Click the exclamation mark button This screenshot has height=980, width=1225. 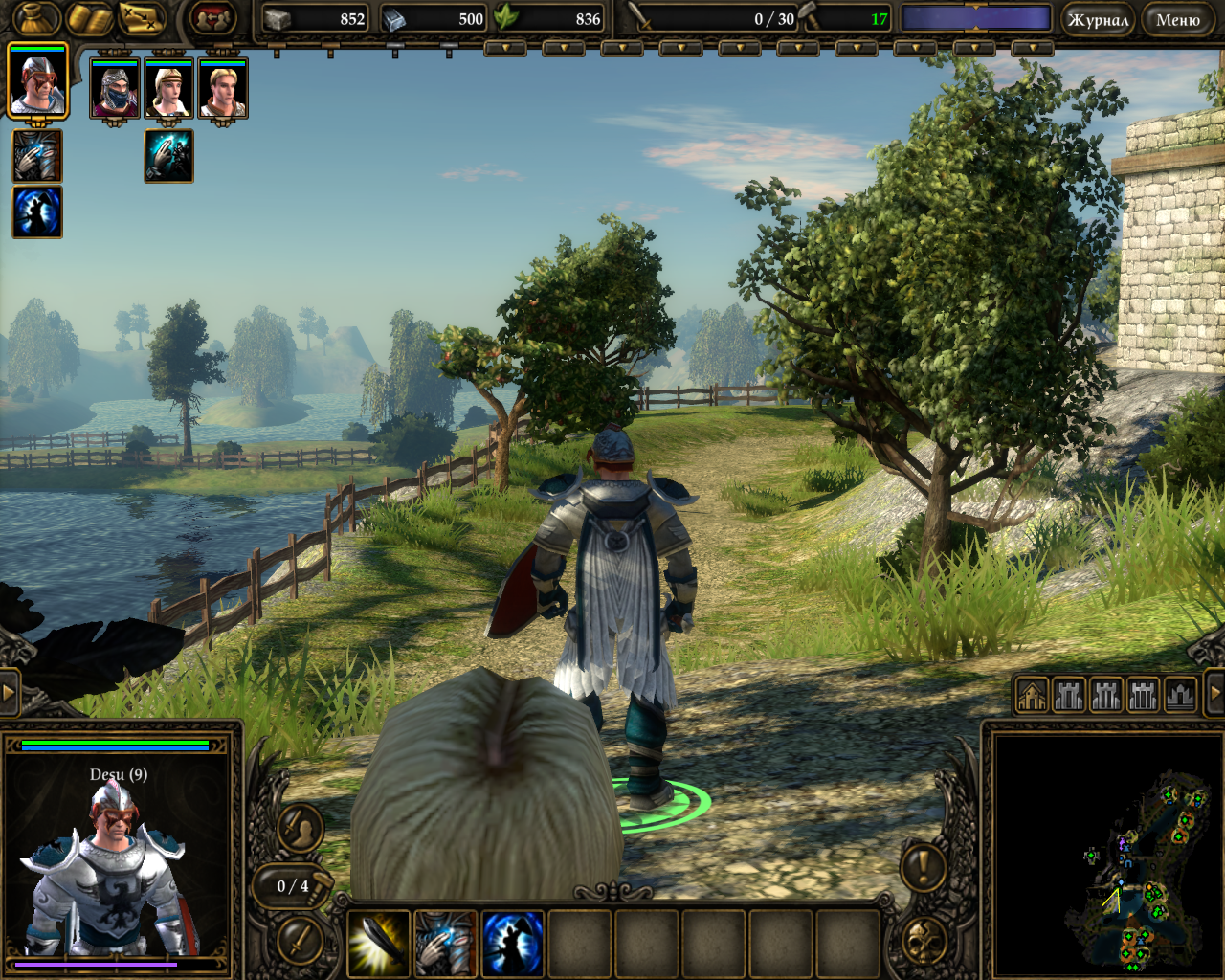(x=924, y=866)
